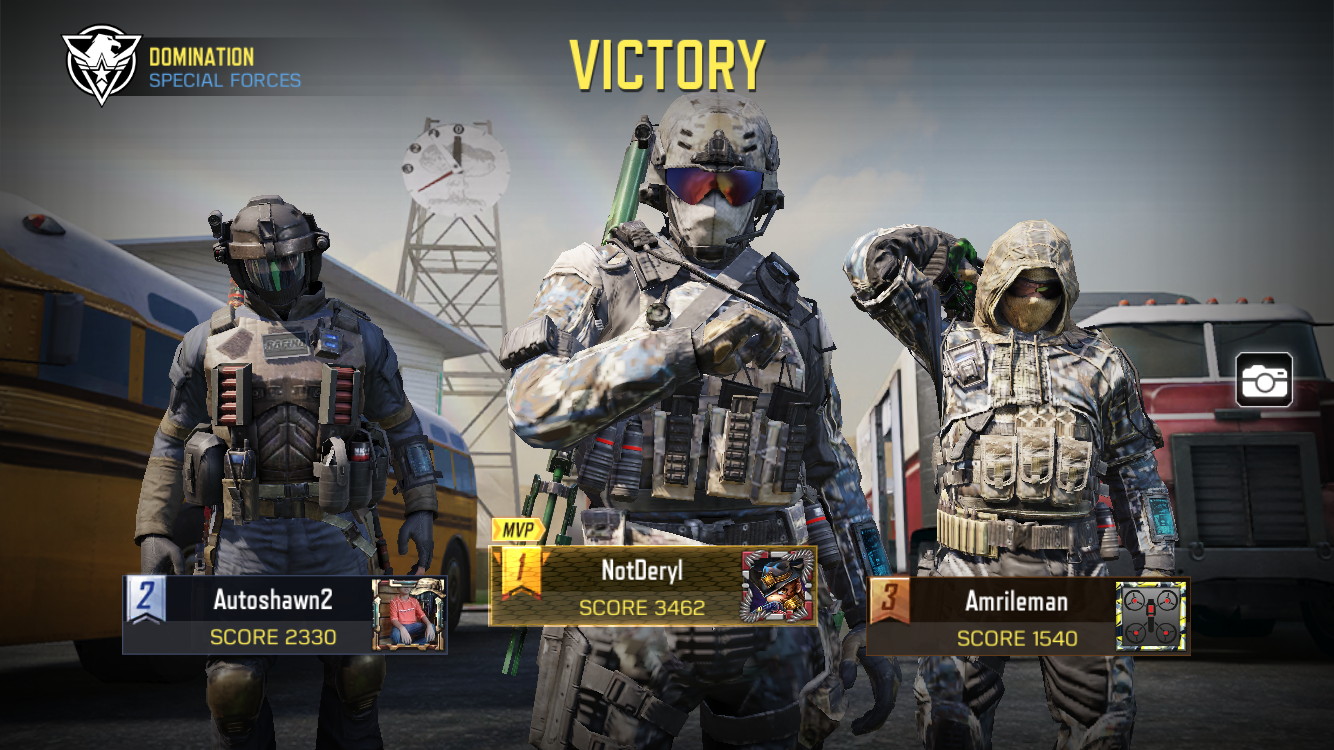This screenshot has height=750, width=1334.
Task: Select Autoshawn2's second place player card
Action: pos(272,616)
